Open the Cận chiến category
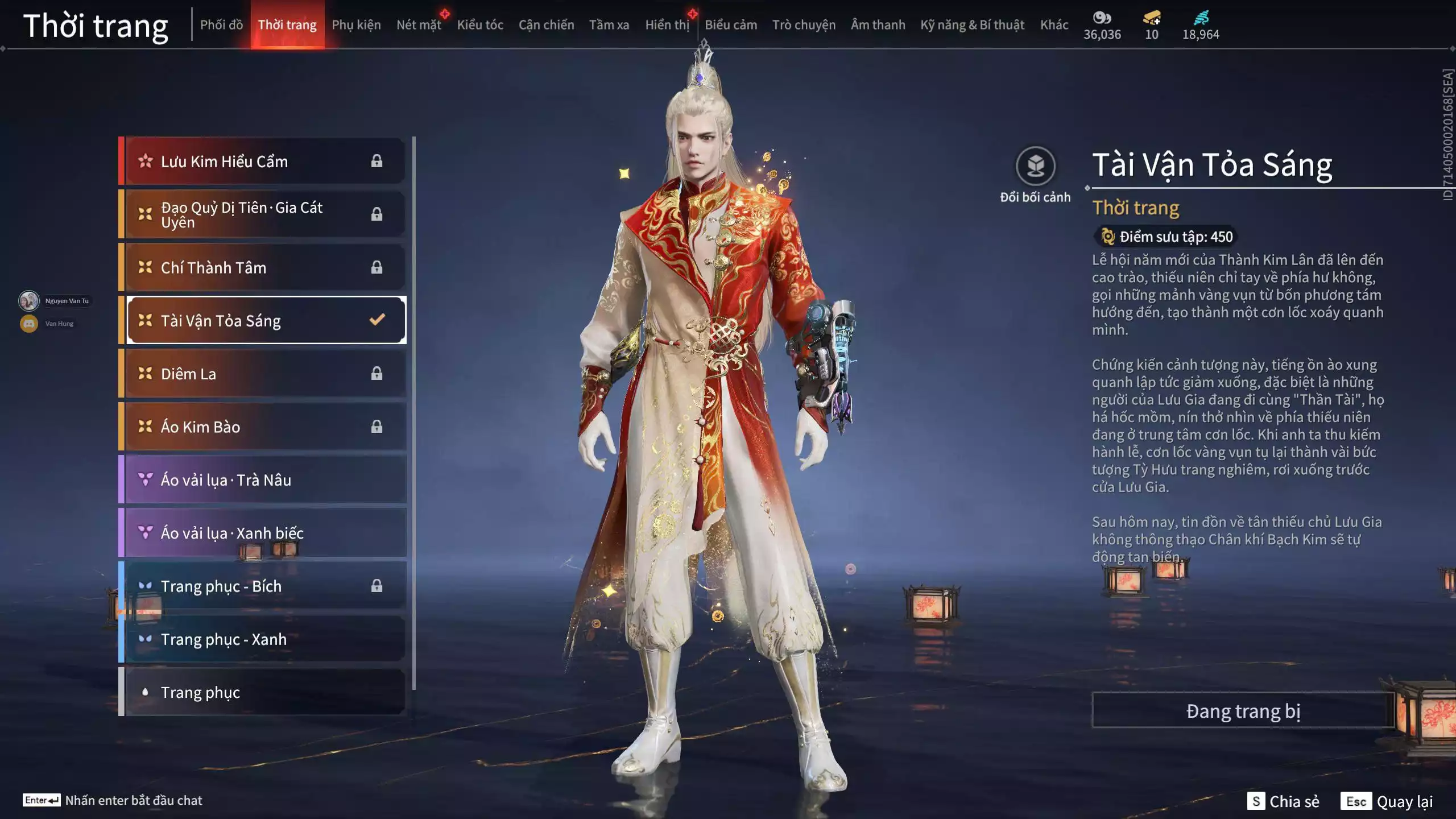 (546, 25)
